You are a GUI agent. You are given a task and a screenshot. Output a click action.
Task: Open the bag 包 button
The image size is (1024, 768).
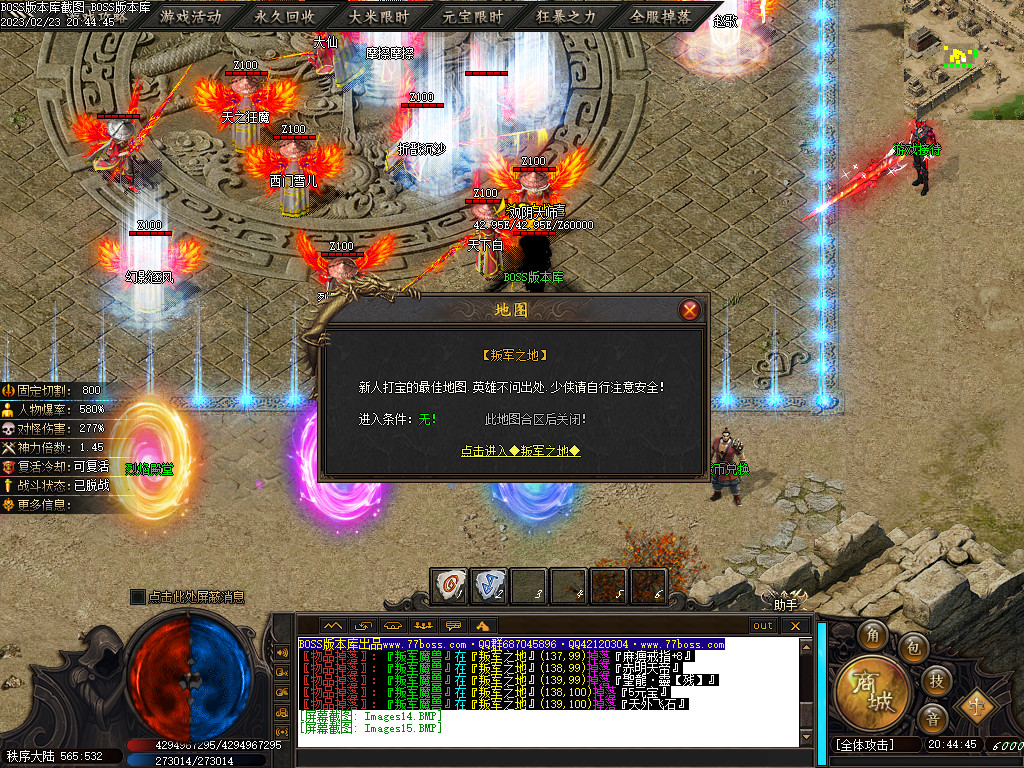coord(912,648)
